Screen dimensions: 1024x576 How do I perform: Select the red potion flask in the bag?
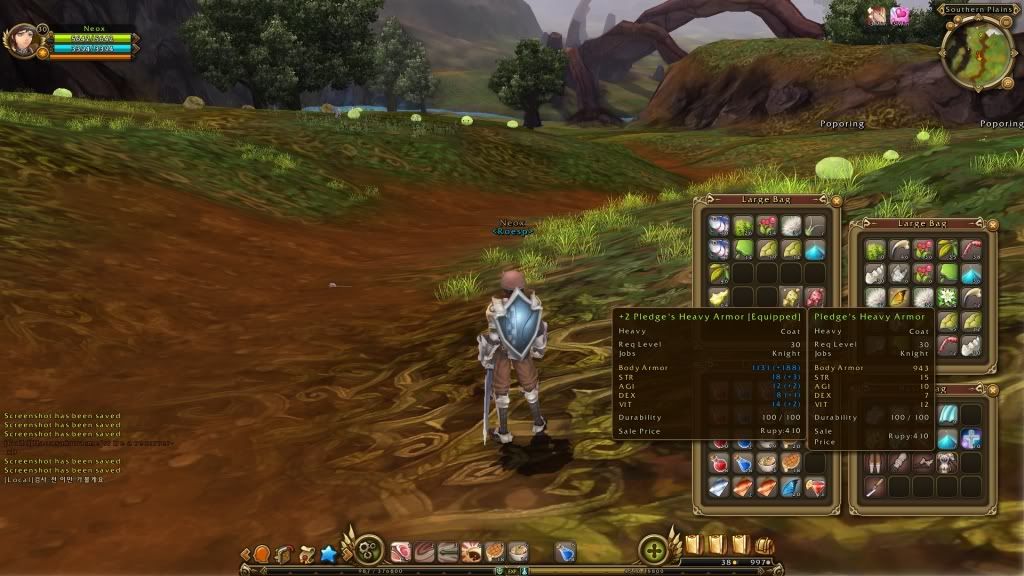[718, 463]
